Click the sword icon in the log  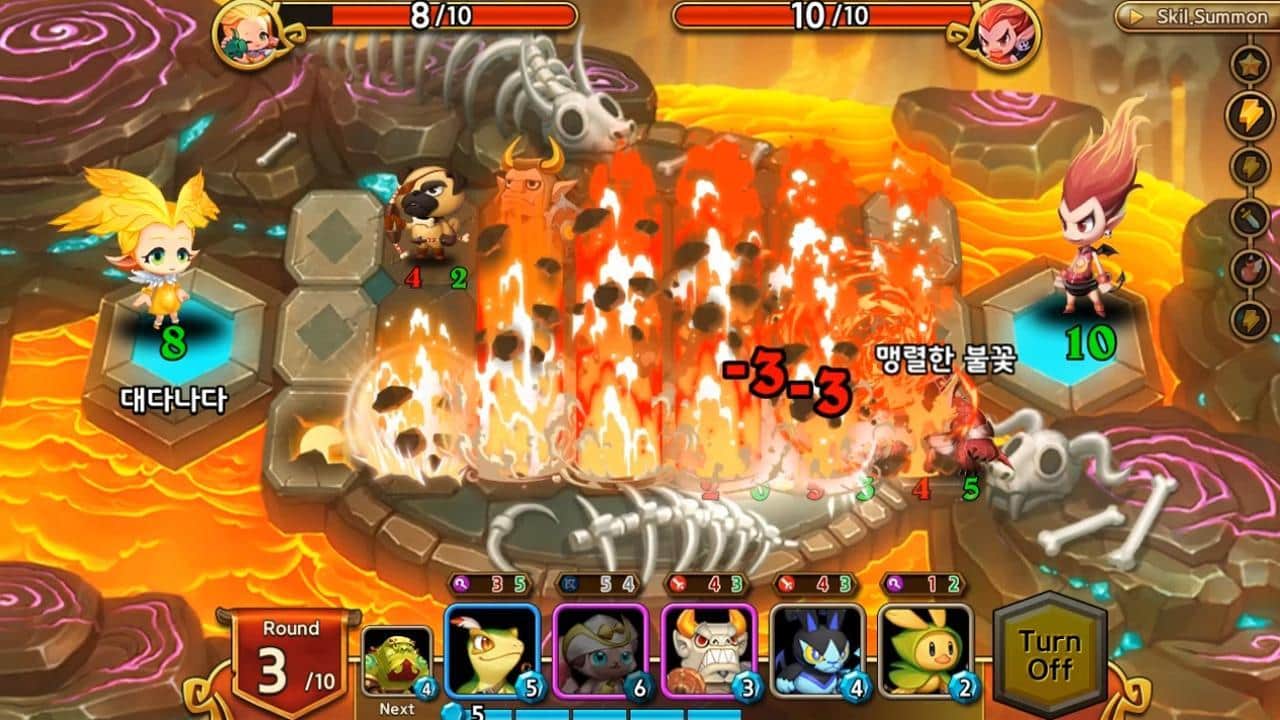(x=1251, y=218)
